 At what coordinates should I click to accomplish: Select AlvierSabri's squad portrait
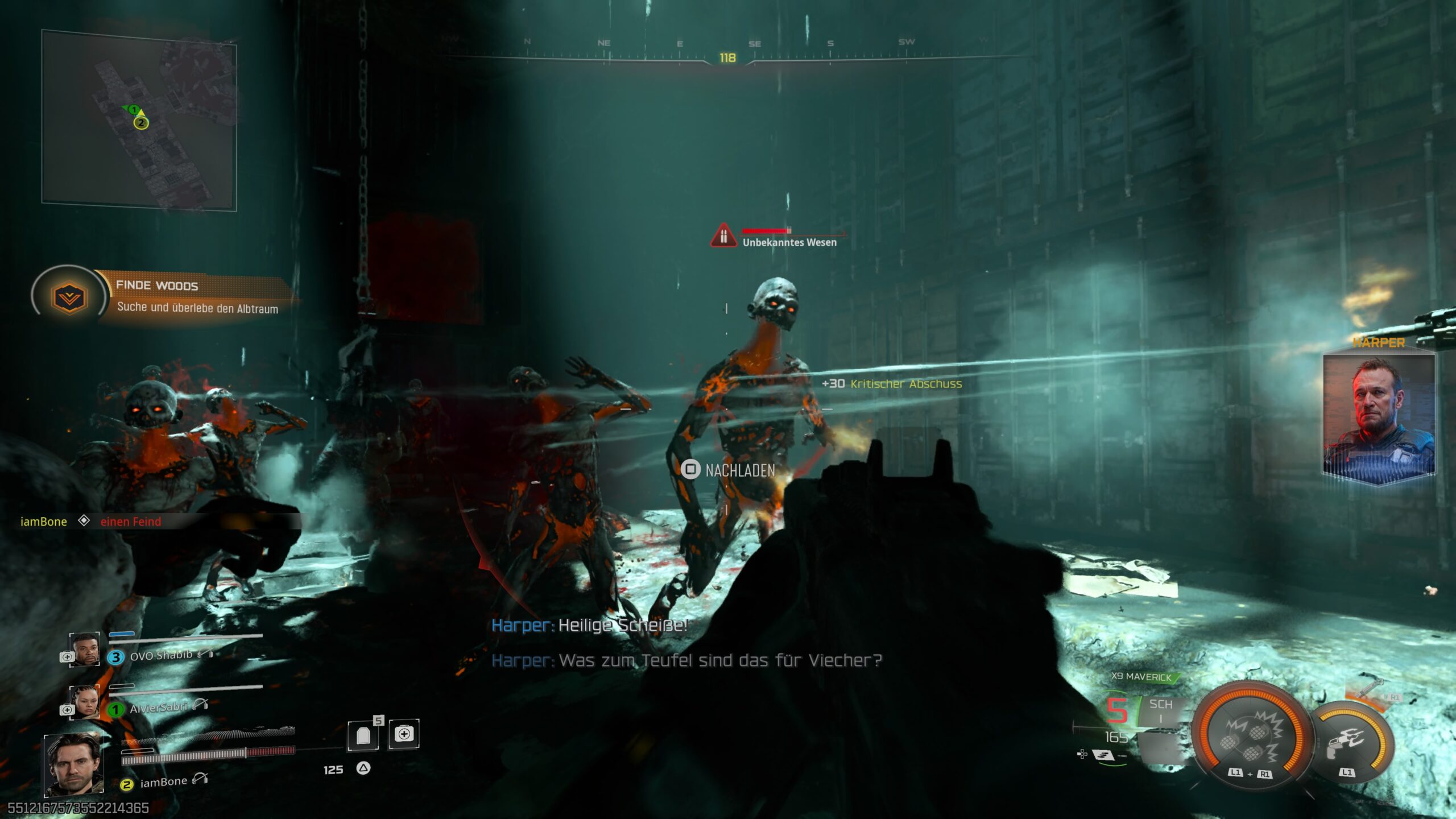[85, 702]
